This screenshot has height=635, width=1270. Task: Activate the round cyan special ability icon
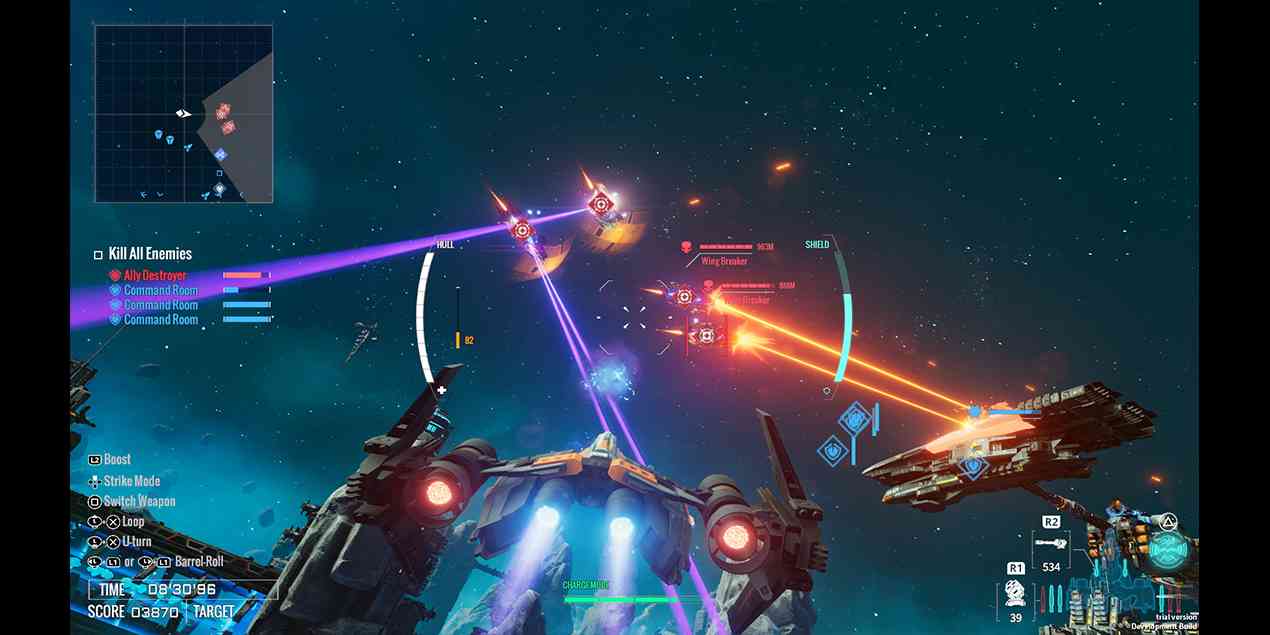tap(1166, 549)
